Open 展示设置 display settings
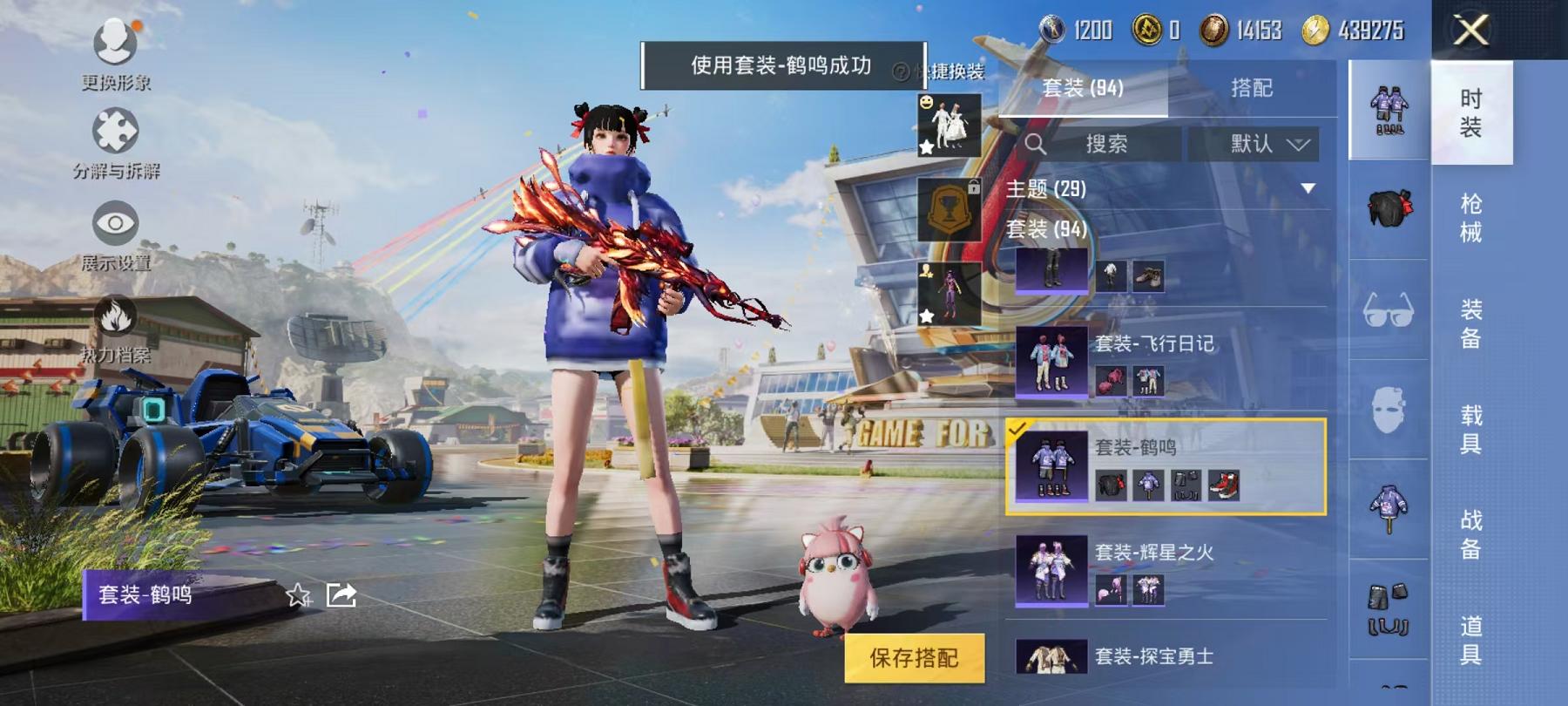The height and width of the screenshot is (706, 1568). tap(114, 225)
